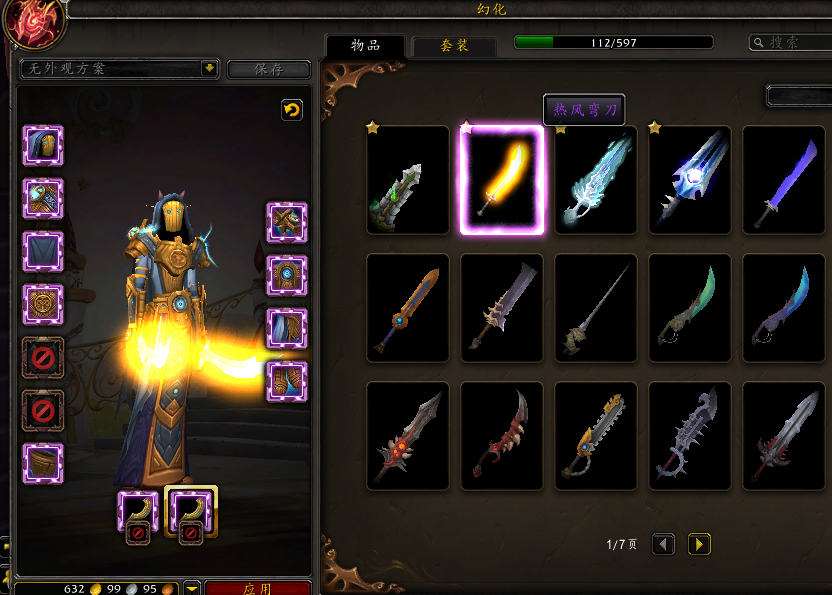Image resolution: width=832 pixels, height=595 pixels.
Task: Choose the icy crystal sword appearance
Action: [596, 180]
